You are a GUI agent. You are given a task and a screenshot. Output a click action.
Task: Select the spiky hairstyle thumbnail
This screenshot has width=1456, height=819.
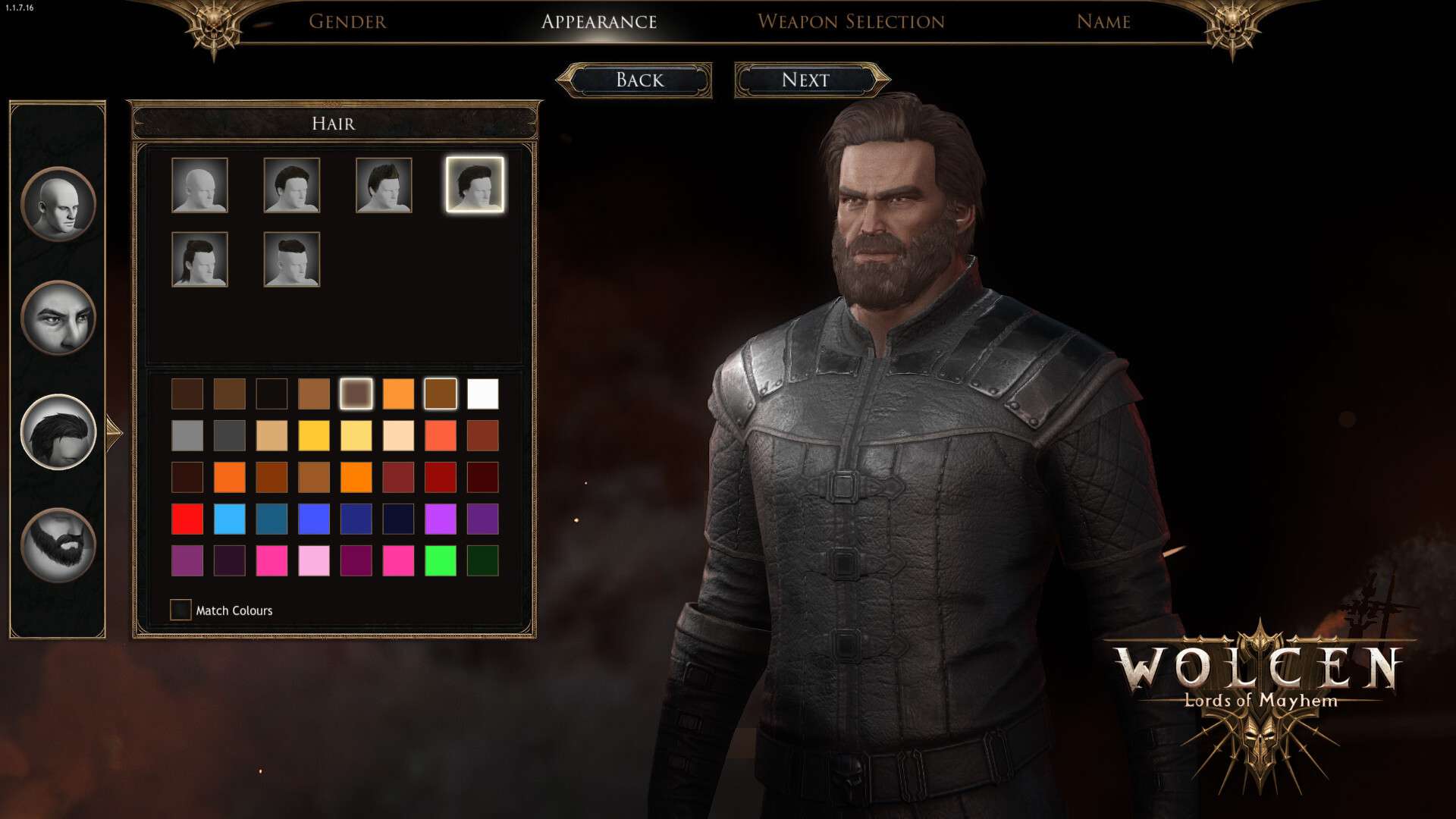pos(384,185)
